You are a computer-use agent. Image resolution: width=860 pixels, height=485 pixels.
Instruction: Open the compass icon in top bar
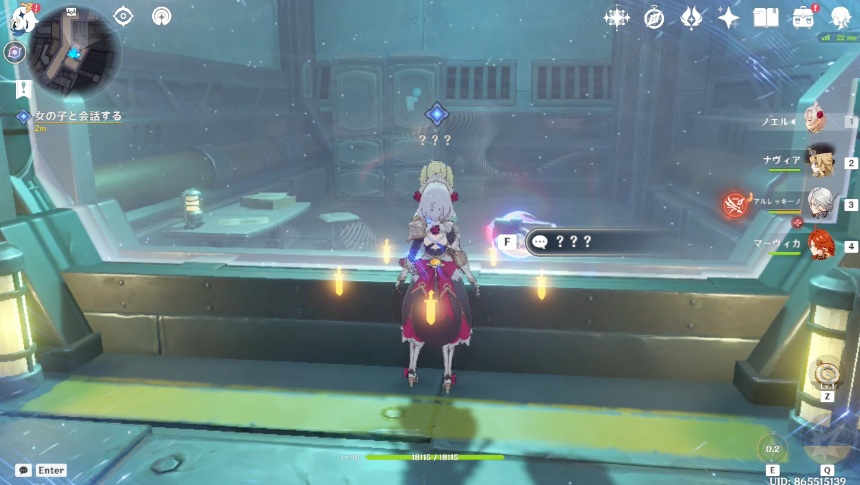pos(655,17)
